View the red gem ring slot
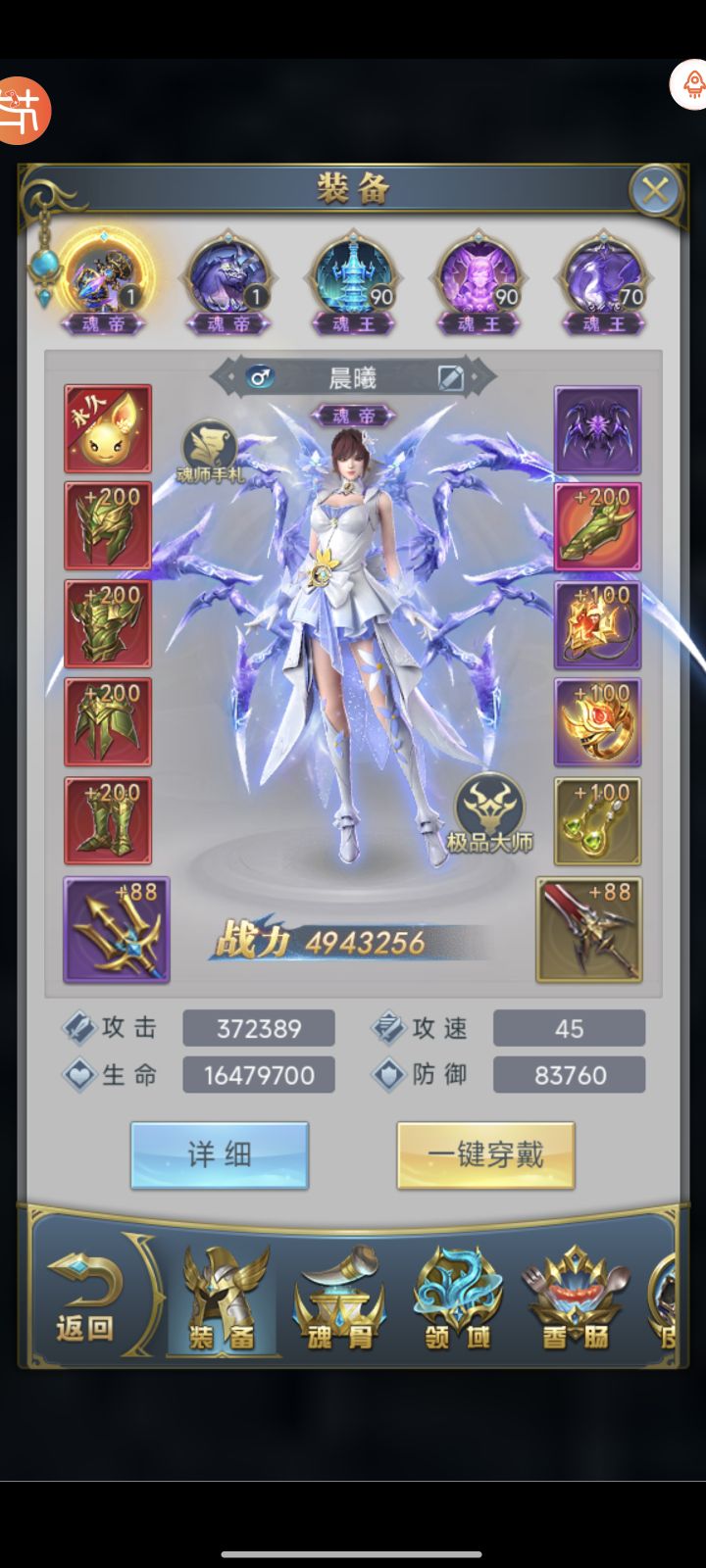This screenshot has height=1568, width=706. point(597,722)
